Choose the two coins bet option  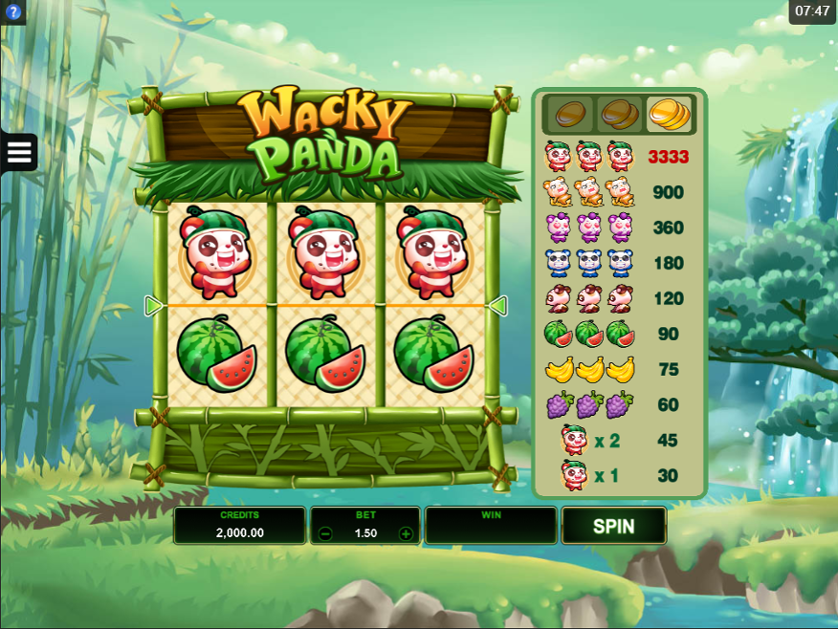[x=620, y=114]
